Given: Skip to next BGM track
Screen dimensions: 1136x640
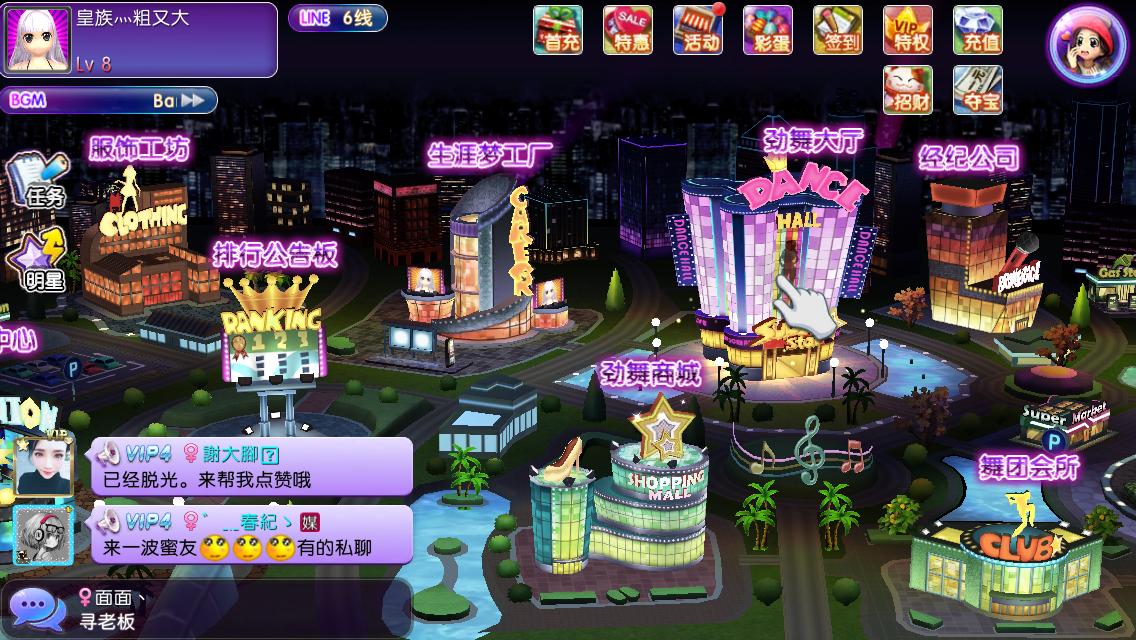Looking at the screenshot, I should tap(197, 100).
